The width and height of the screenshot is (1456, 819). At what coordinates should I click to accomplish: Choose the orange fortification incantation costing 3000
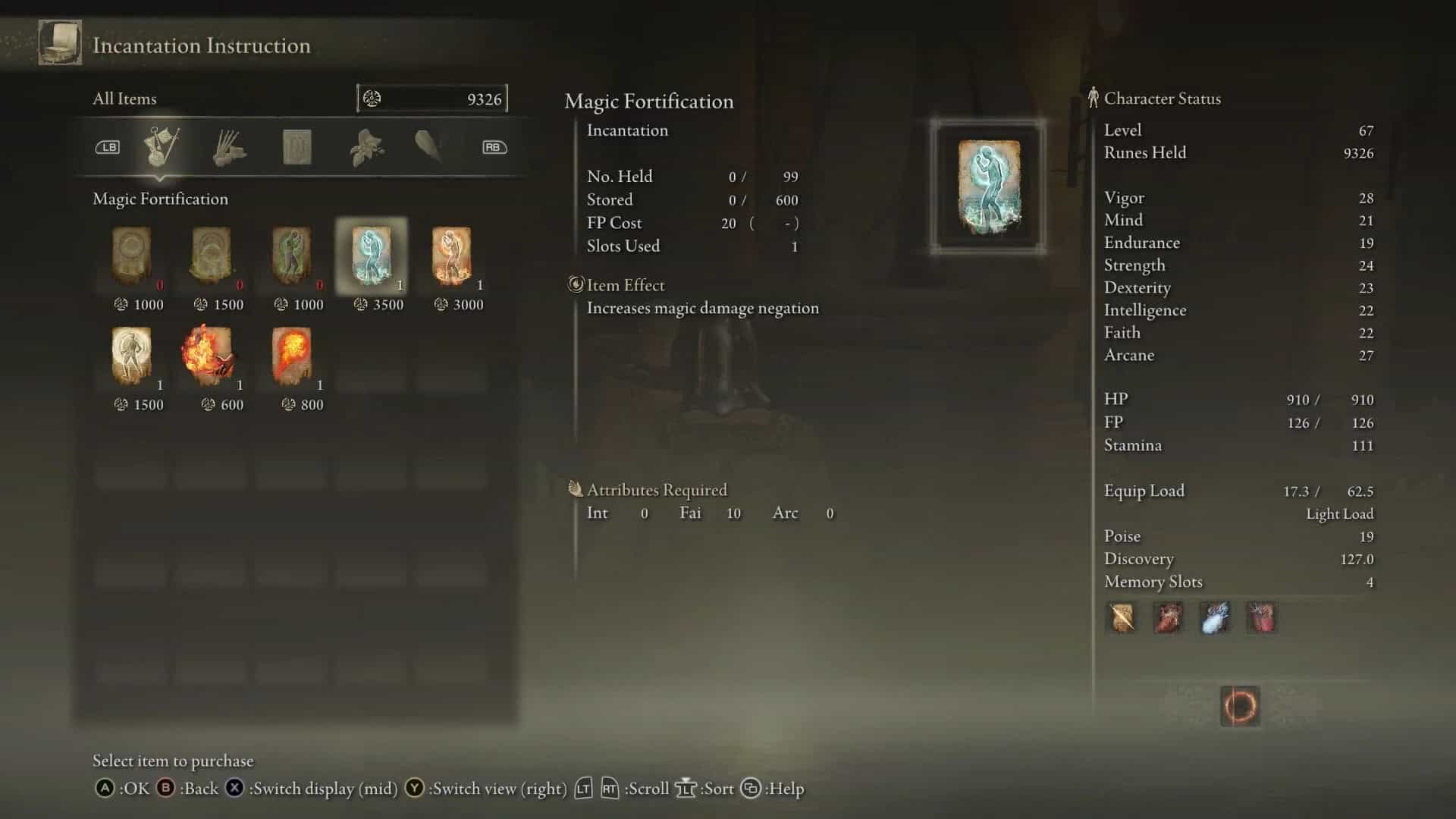(452, 256)
